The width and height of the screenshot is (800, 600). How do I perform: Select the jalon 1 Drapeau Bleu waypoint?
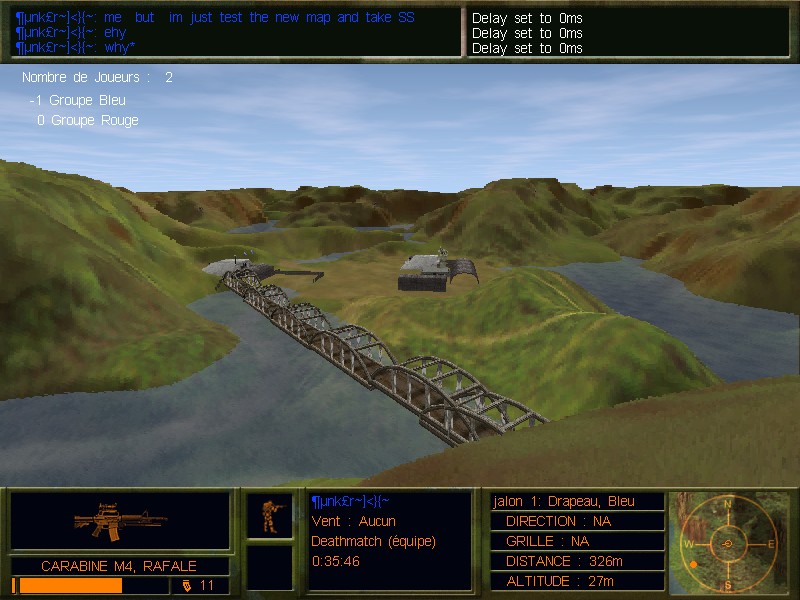point(578,501)
